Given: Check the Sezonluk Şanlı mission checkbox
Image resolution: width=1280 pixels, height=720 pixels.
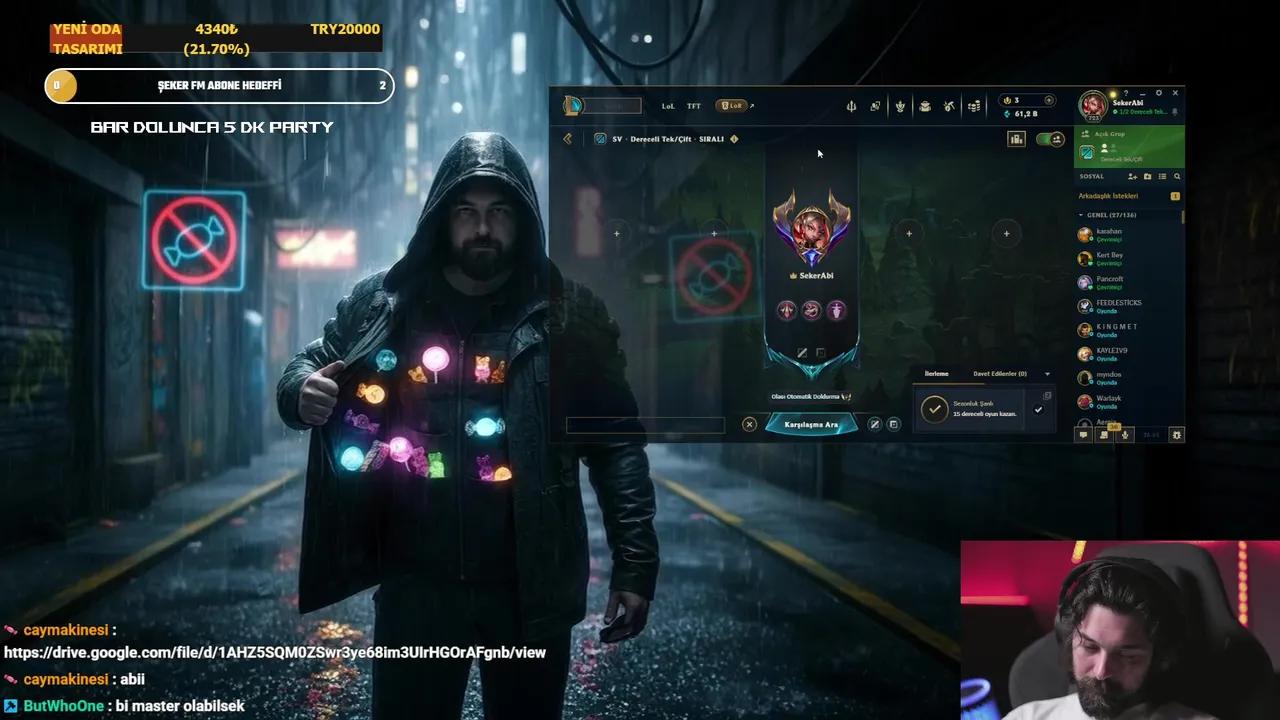Looking at the screenshot, I should click(x=1038, y=410).
